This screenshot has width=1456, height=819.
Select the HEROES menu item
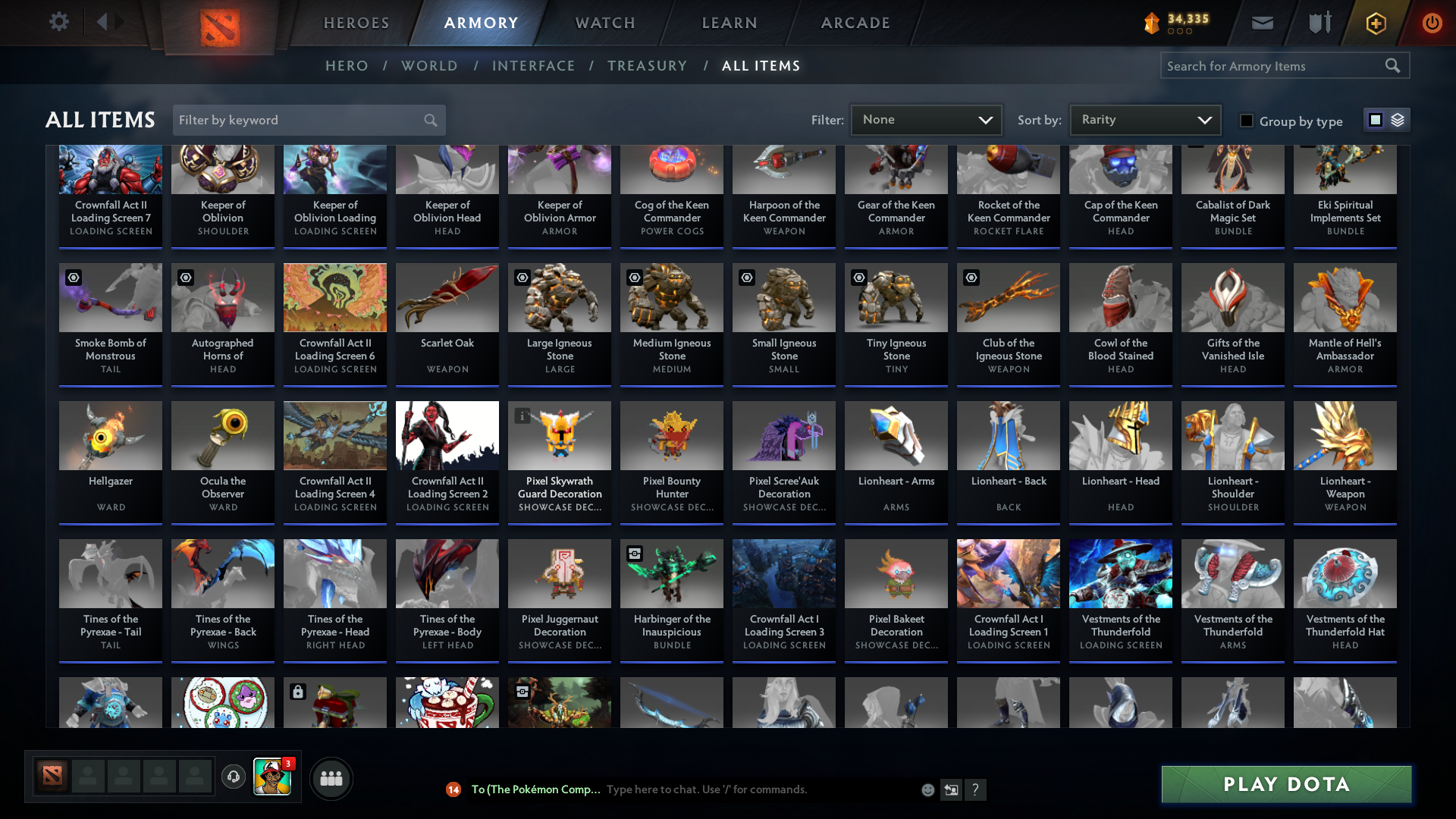point(356,23)
